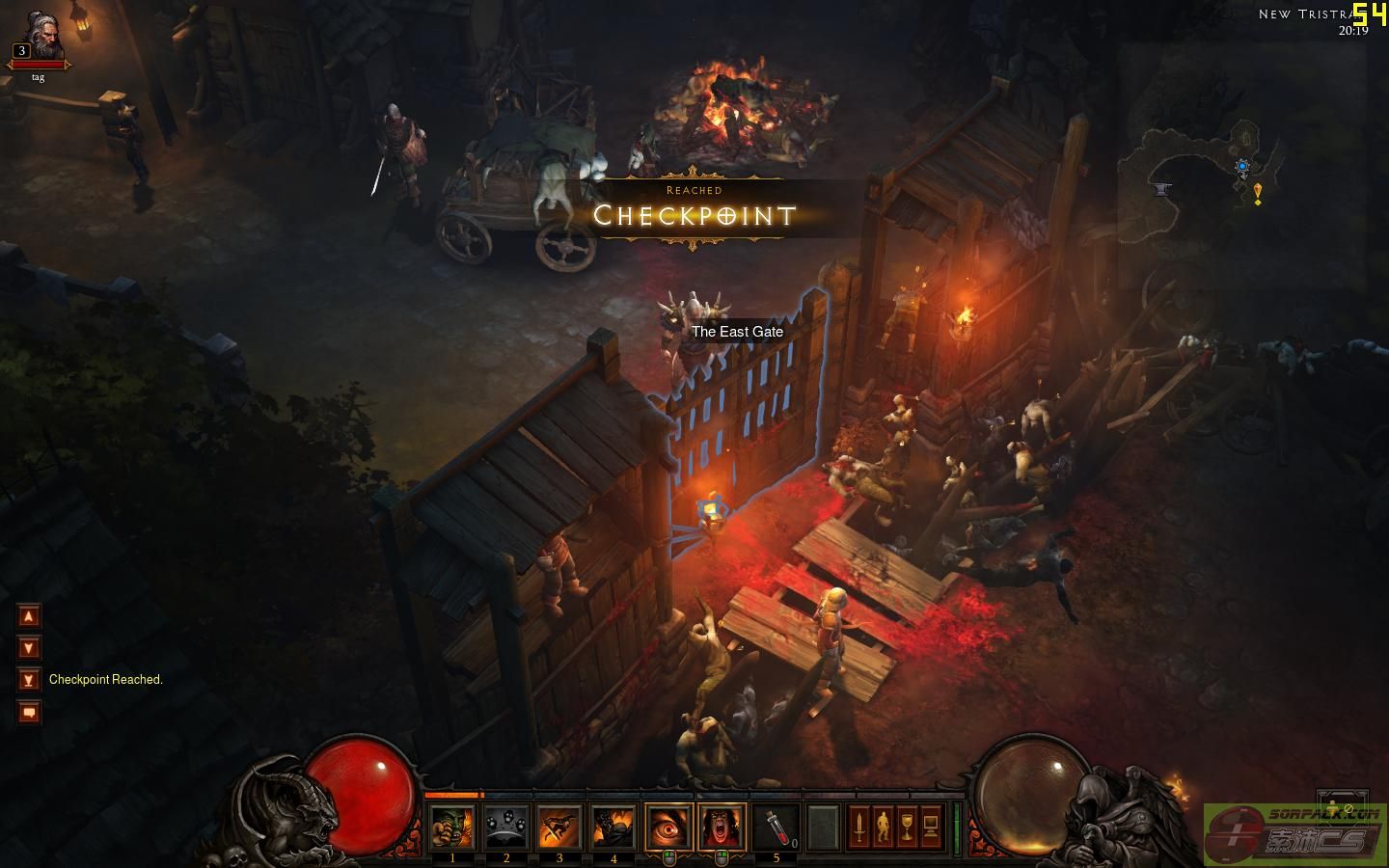Open the chat speech bubble button
This screenshot has height=868, width=1389.
pyautogui.click(x=29, y=713)
